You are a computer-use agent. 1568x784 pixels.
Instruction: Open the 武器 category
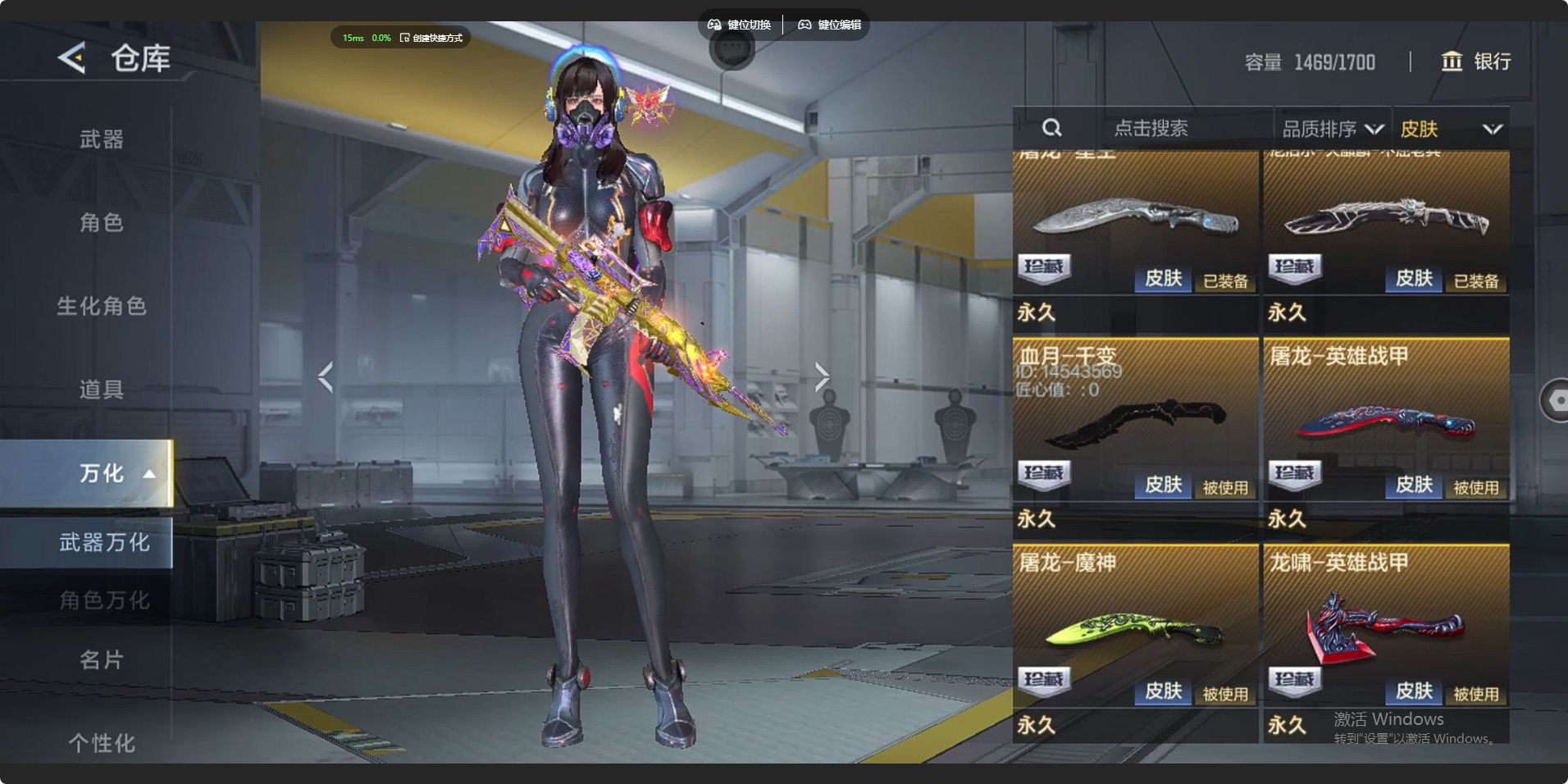point(102,139)
